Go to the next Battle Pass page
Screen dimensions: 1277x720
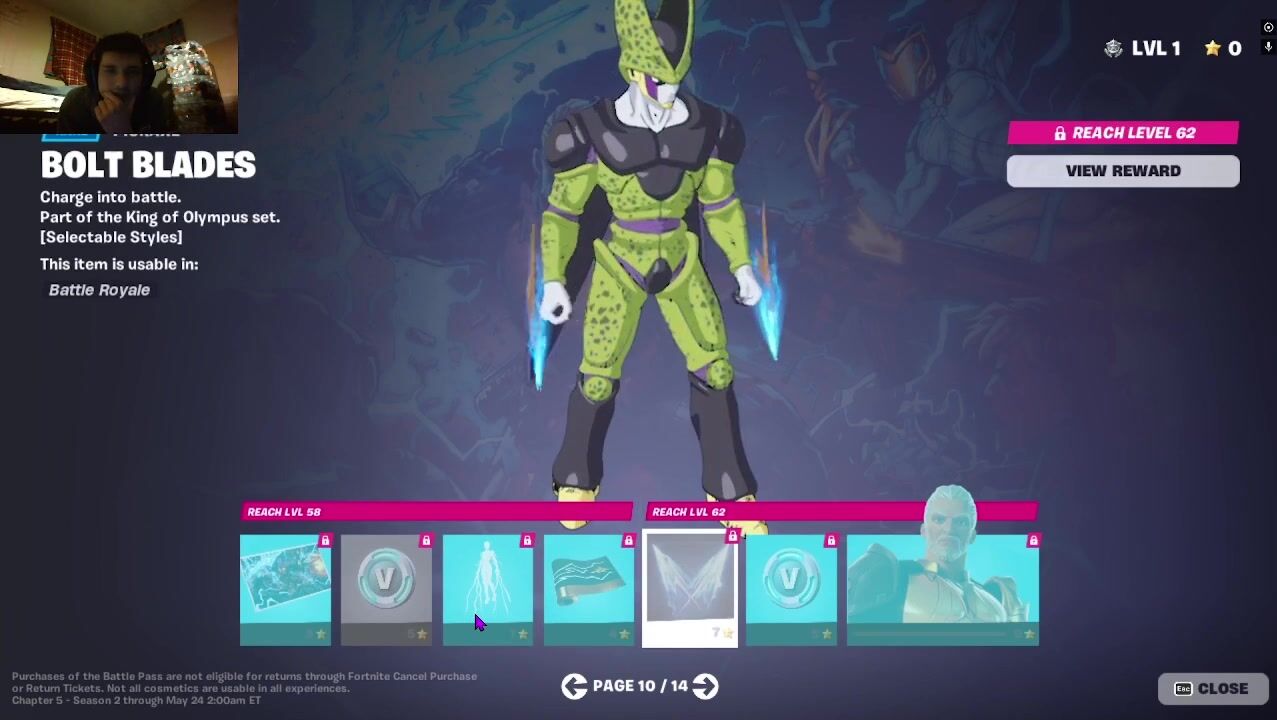[706, 686]
